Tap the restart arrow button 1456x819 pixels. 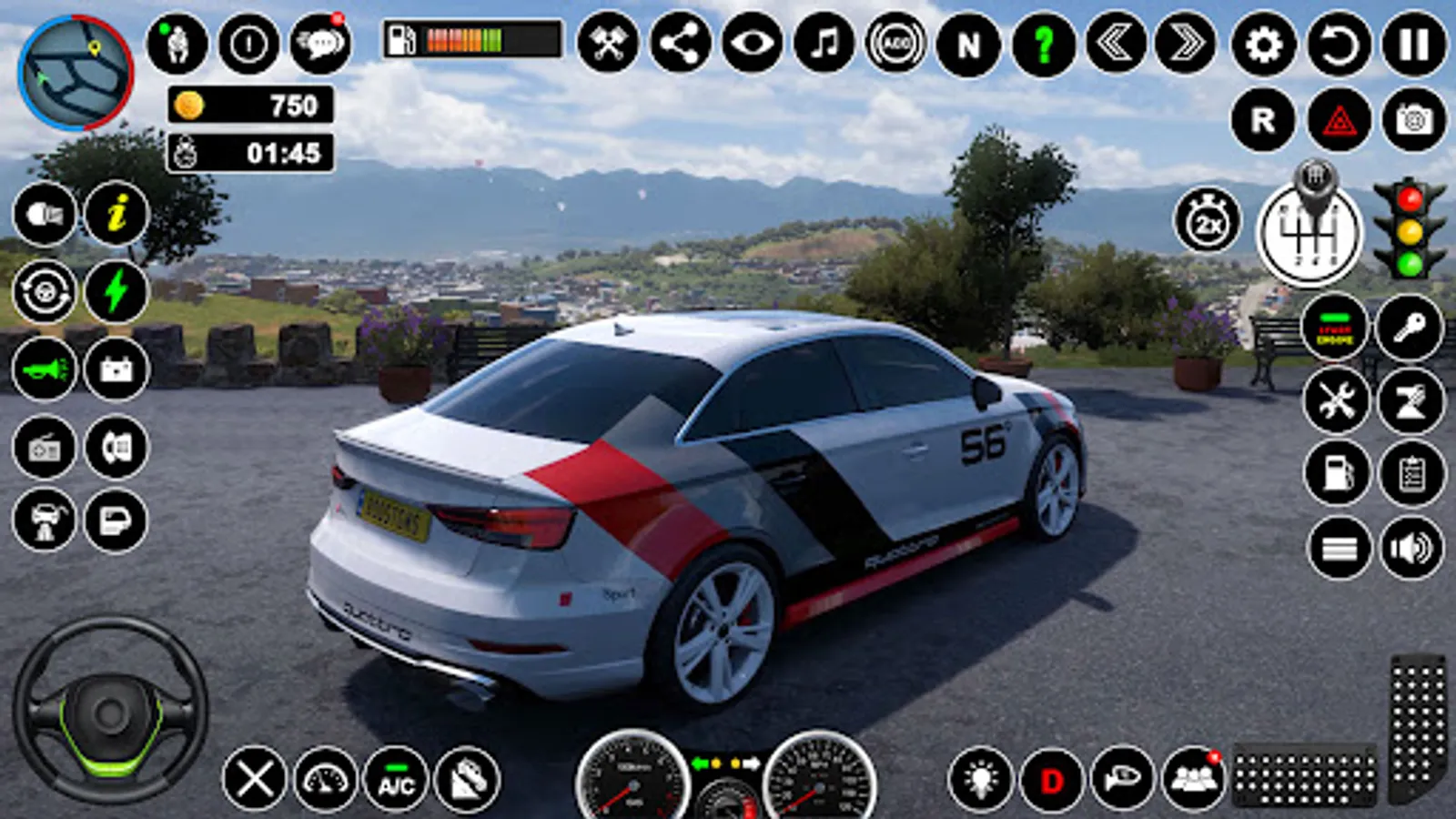coord(1339,44)
